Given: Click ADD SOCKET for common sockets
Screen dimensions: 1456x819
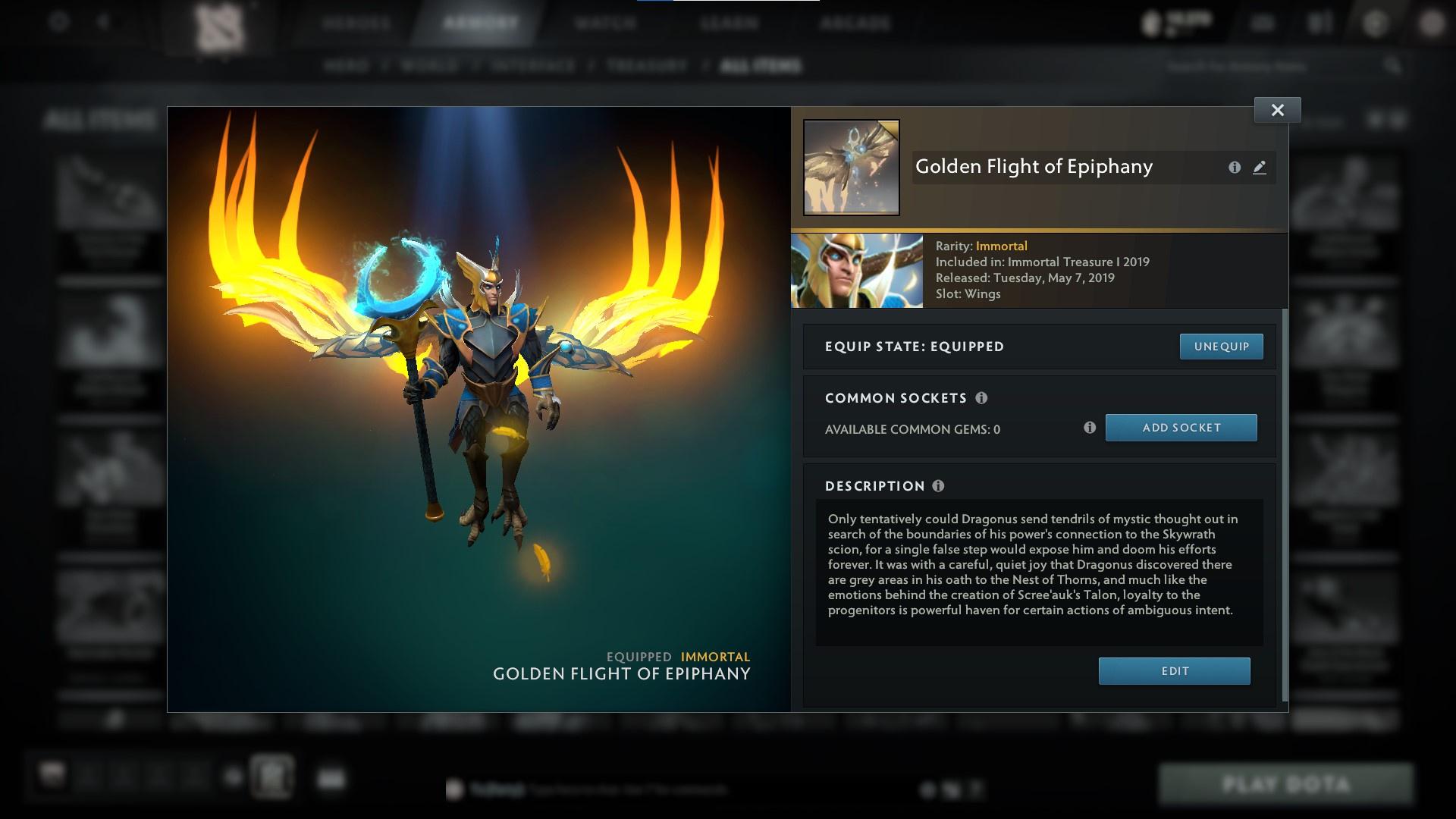Looking at the screenshot, I should [x=1181, y=428].
